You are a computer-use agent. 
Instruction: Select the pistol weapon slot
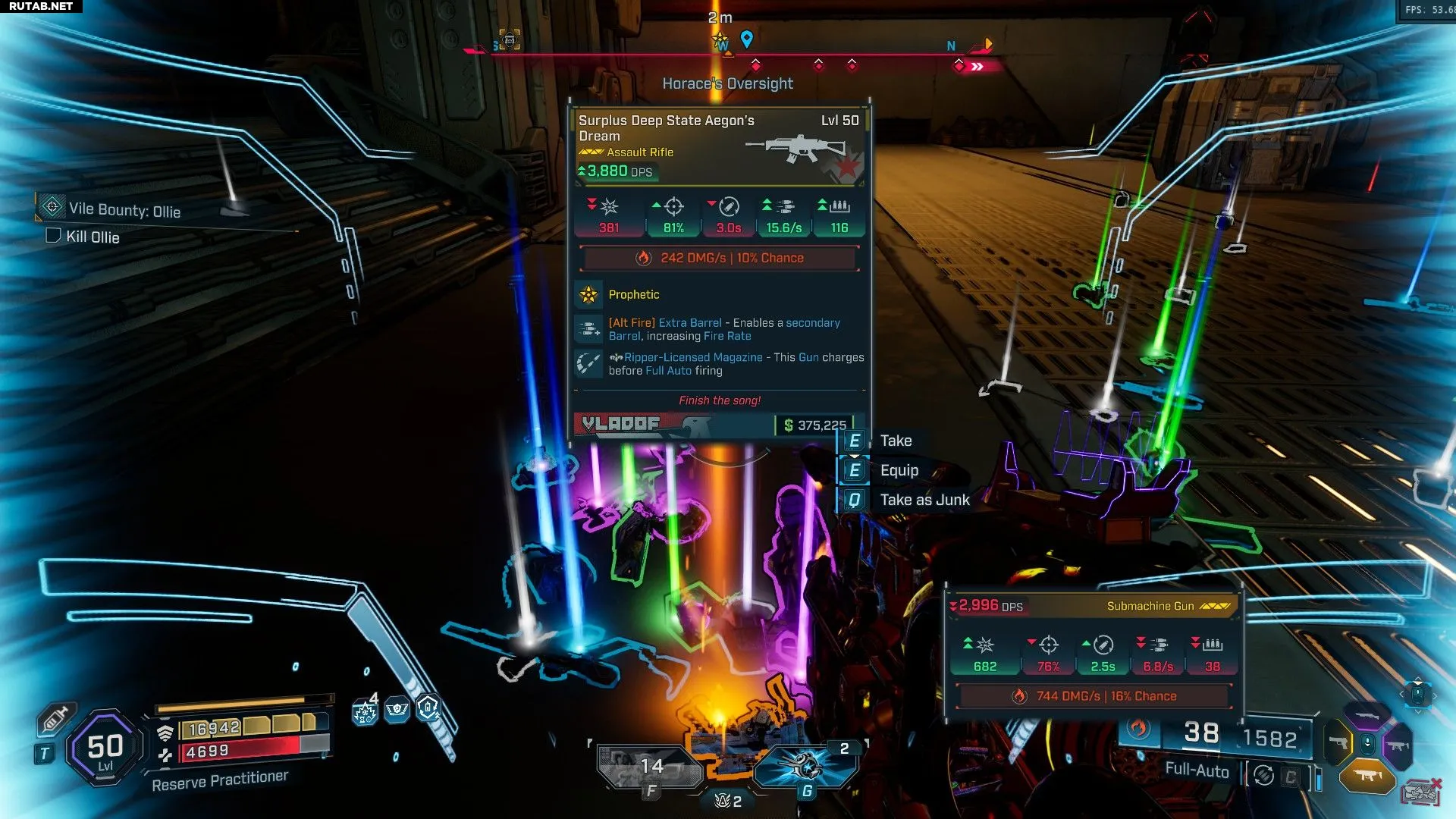[x=1338, y=742]
